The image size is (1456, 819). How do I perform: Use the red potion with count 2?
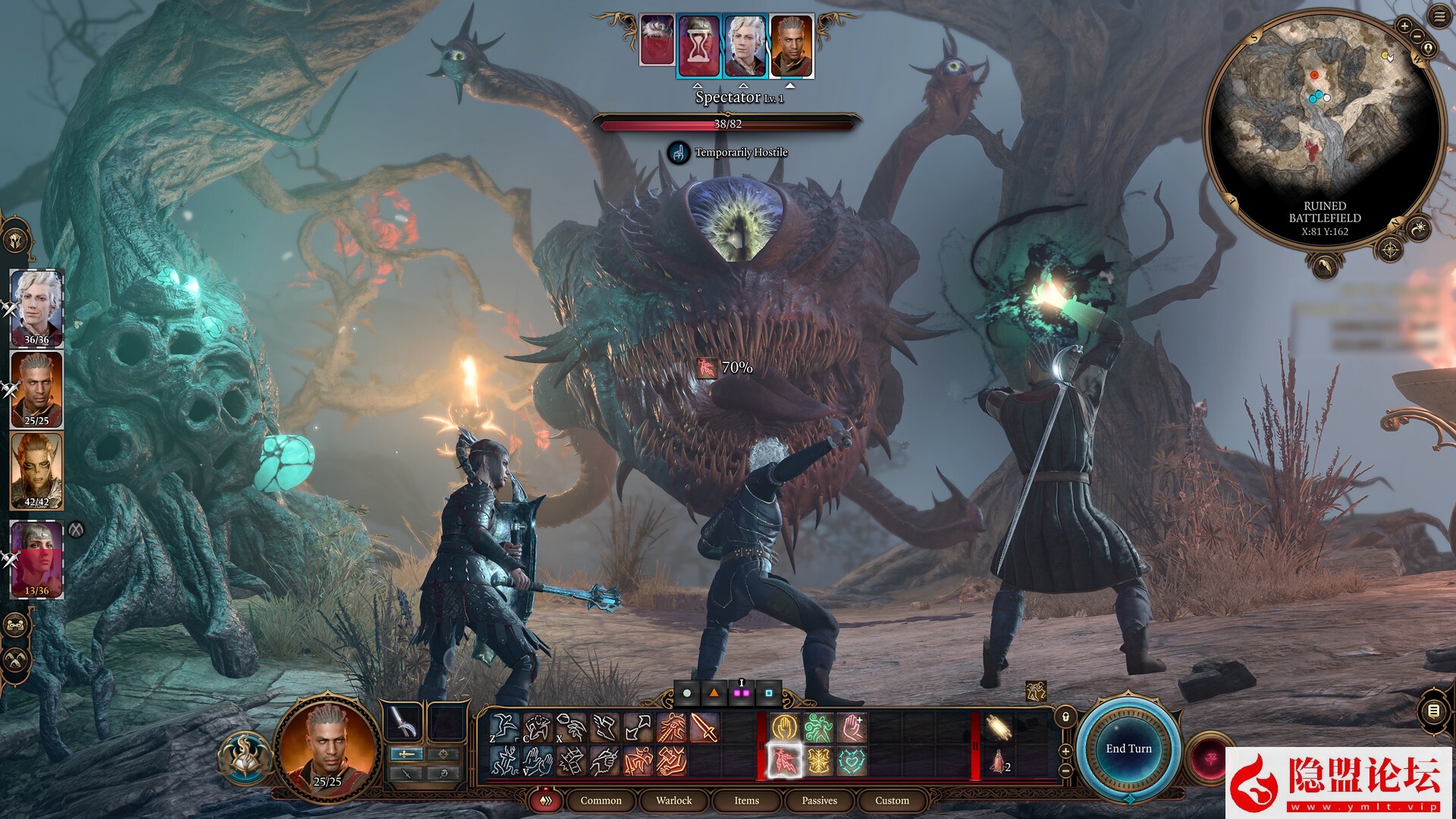pyautogui.click(x=999, y=761)
